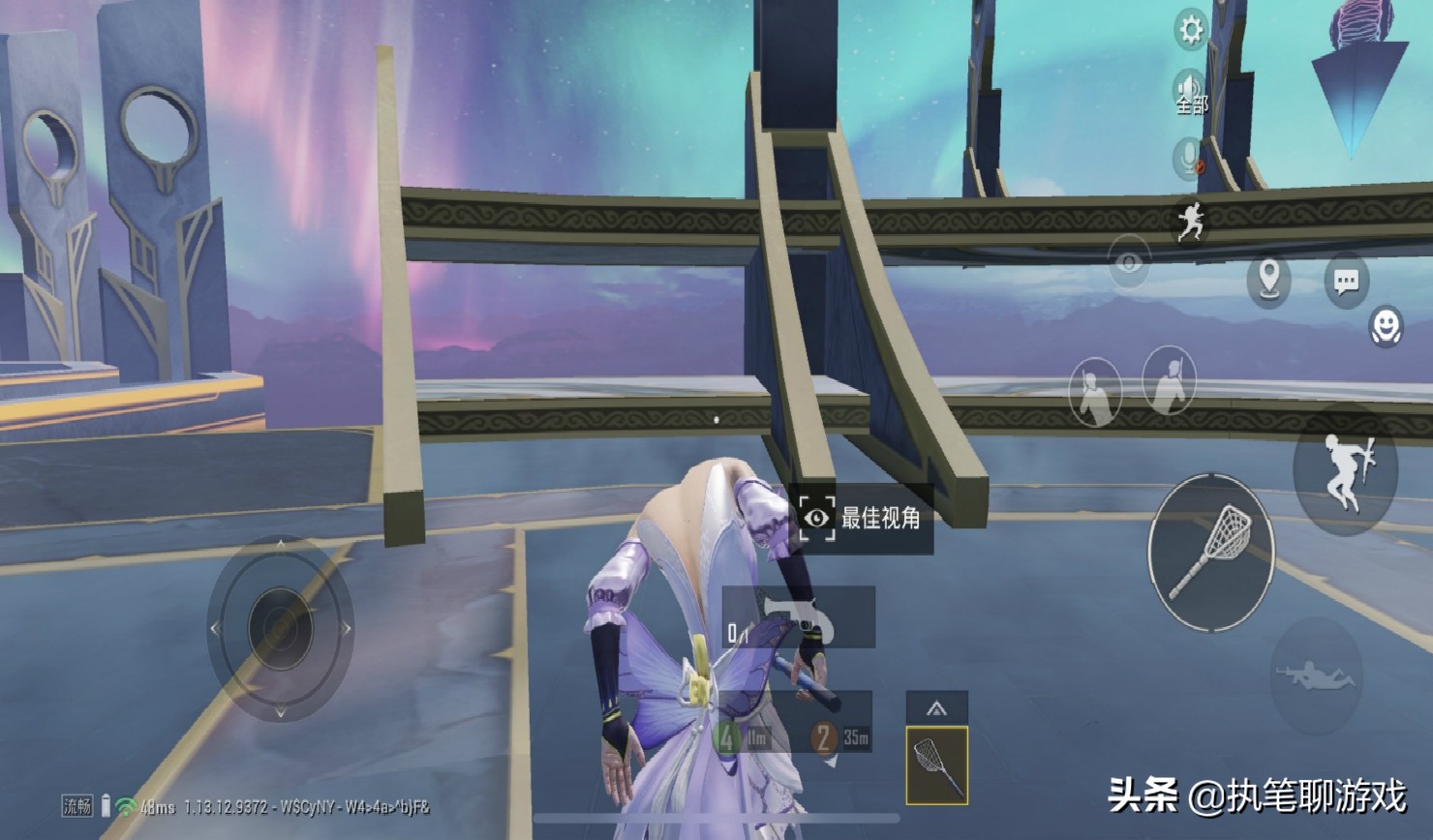Image resolution: width=1433 pixels, height=840 pixels.
Task: Open the emote smiley face menu
Action: click(x=1386, y=326)
